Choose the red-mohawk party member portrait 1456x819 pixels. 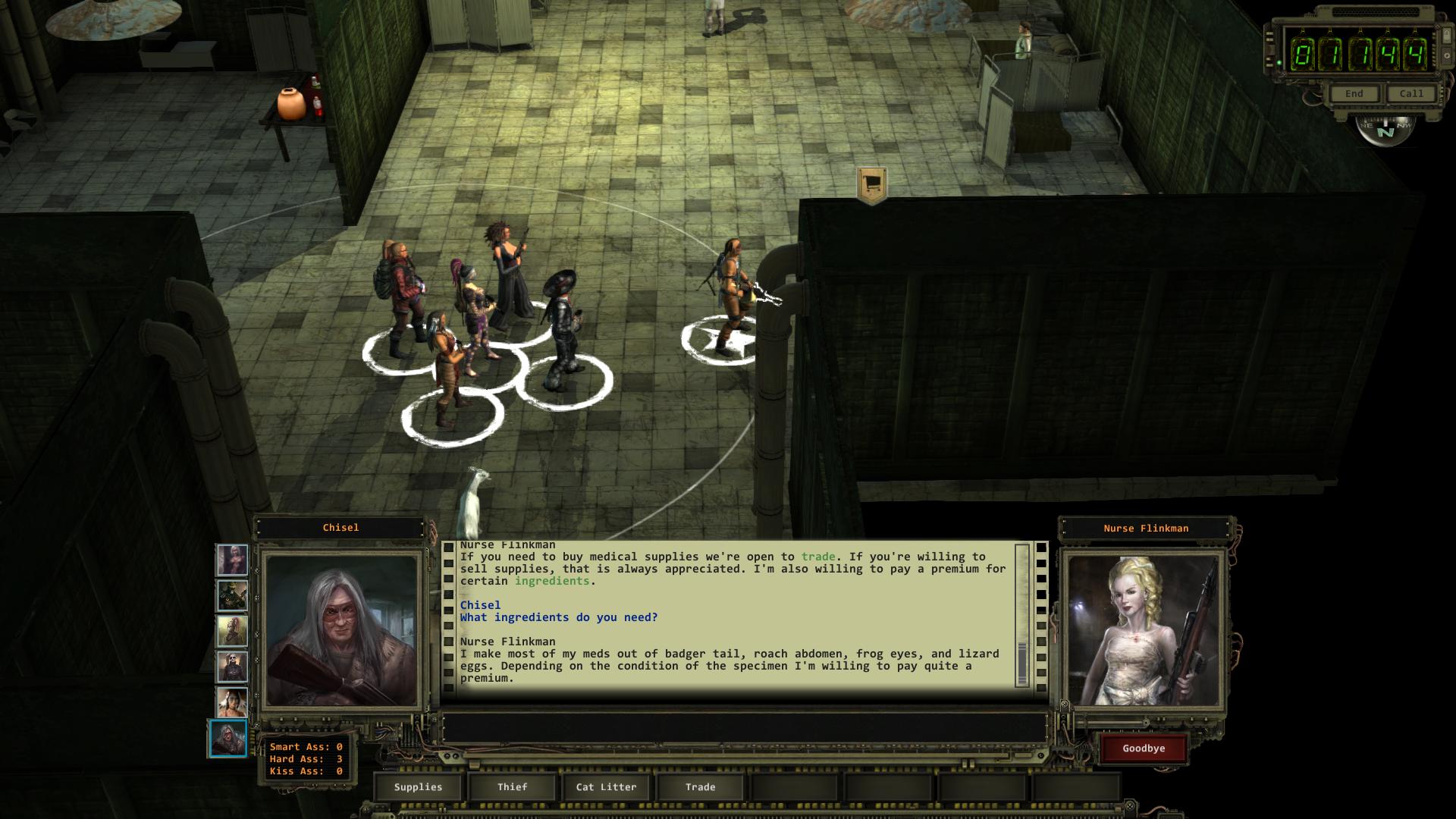[232, 631]
